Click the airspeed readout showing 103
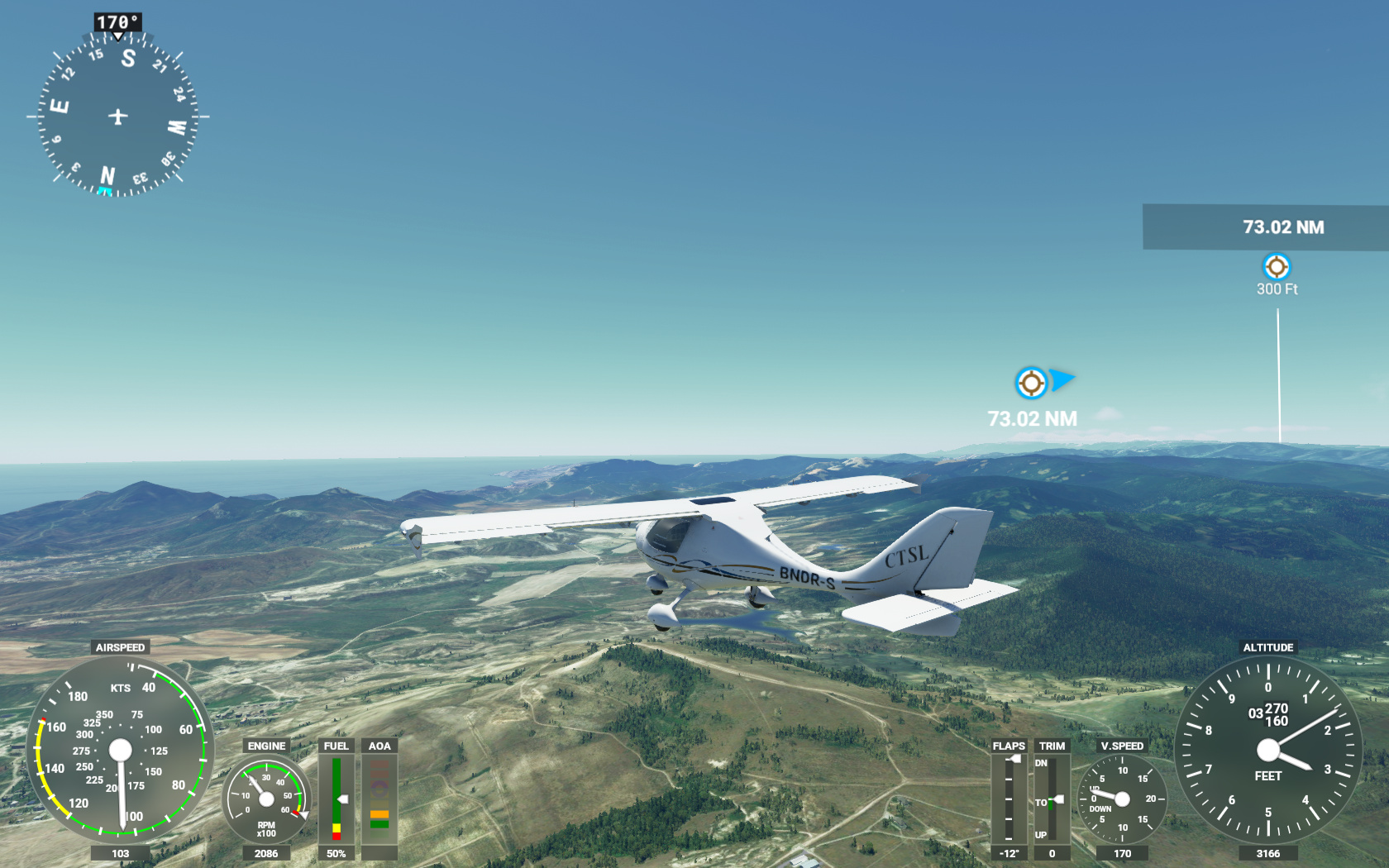The image size is (1389, 868). pyautogui.click(x=120, y=852)
